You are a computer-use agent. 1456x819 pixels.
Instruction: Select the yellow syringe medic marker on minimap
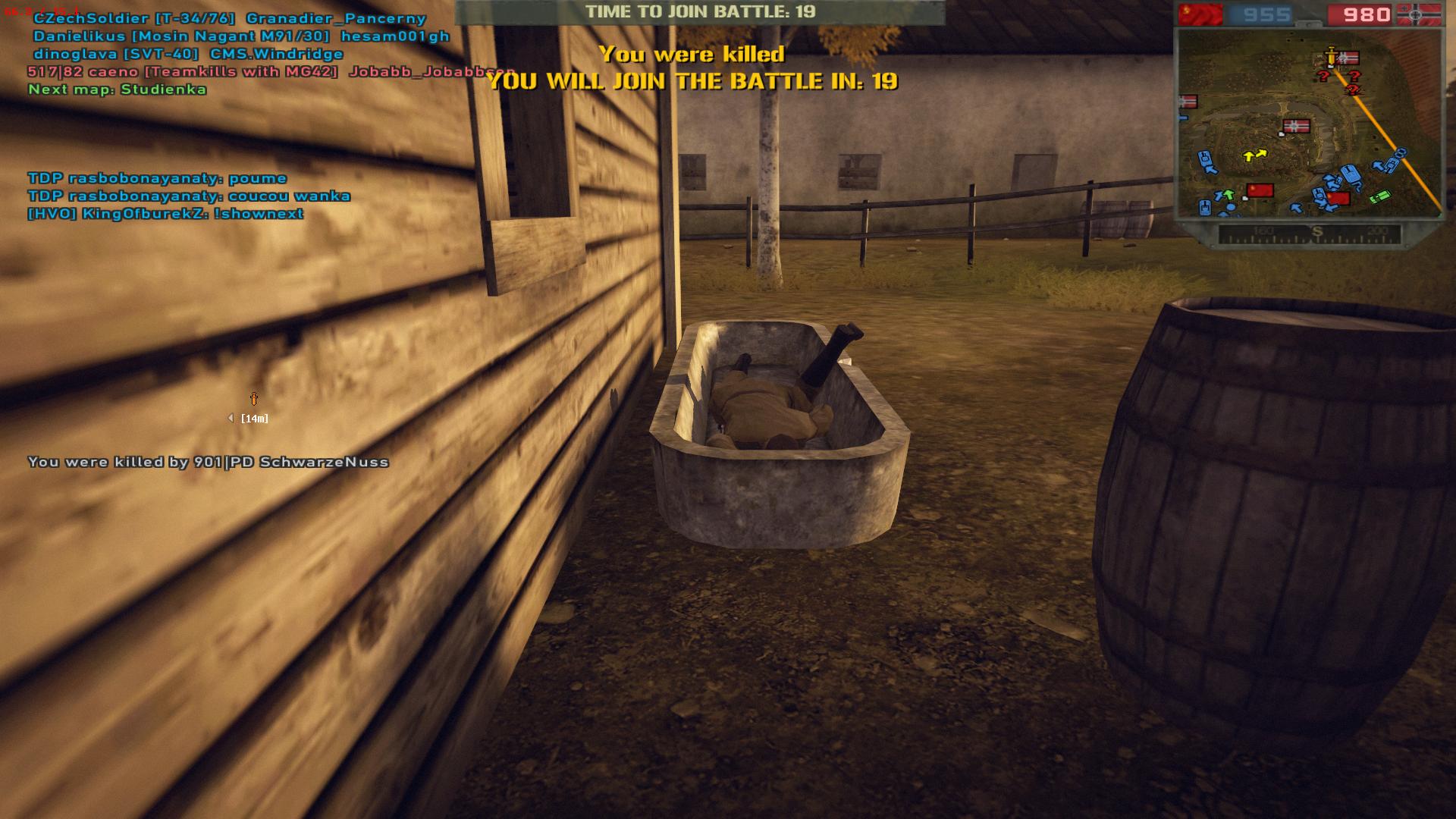pyautogui.click(x=1331, y=57)
